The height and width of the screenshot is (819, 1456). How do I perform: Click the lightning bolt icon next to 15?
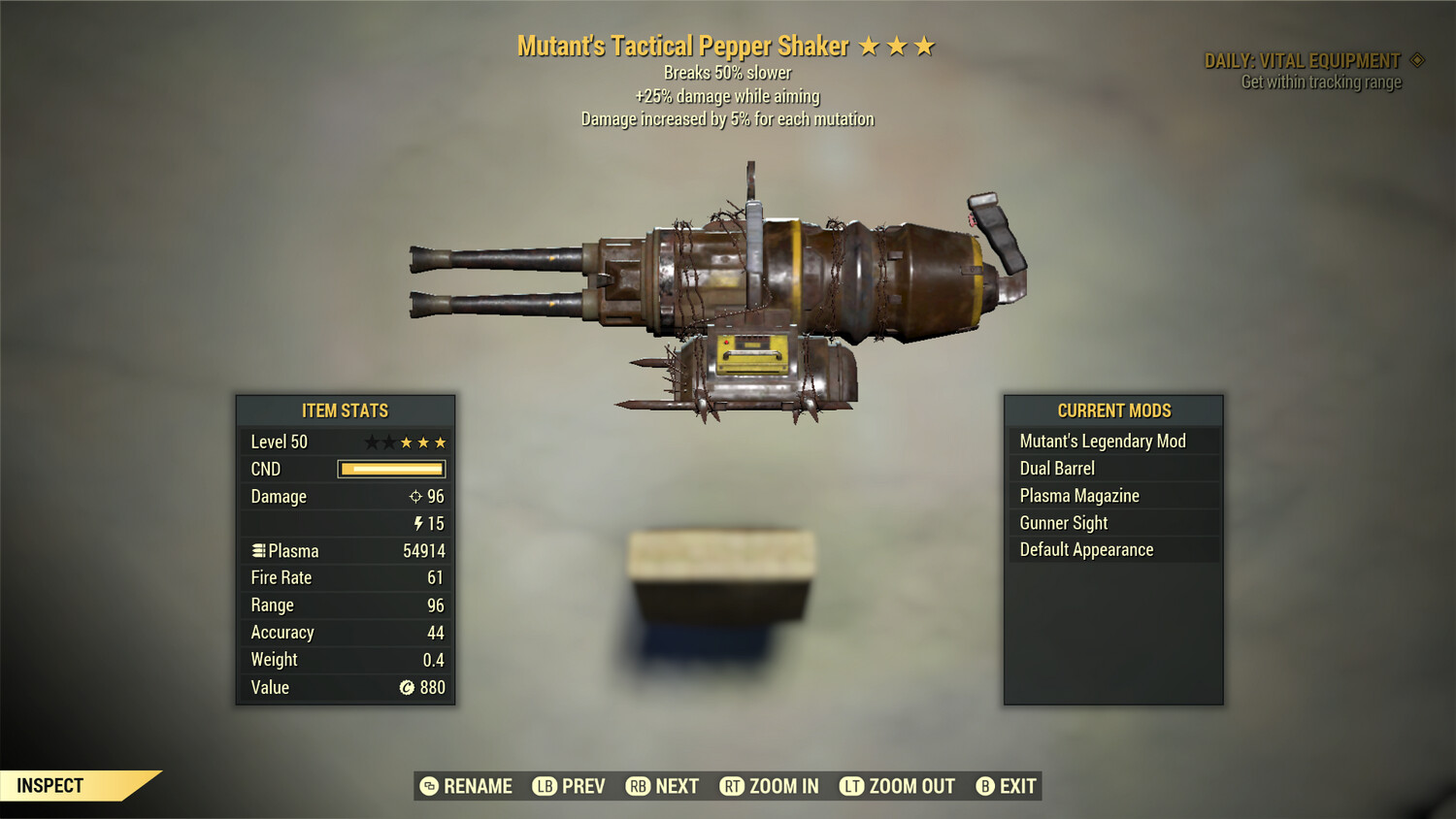(x=419, y=523)
